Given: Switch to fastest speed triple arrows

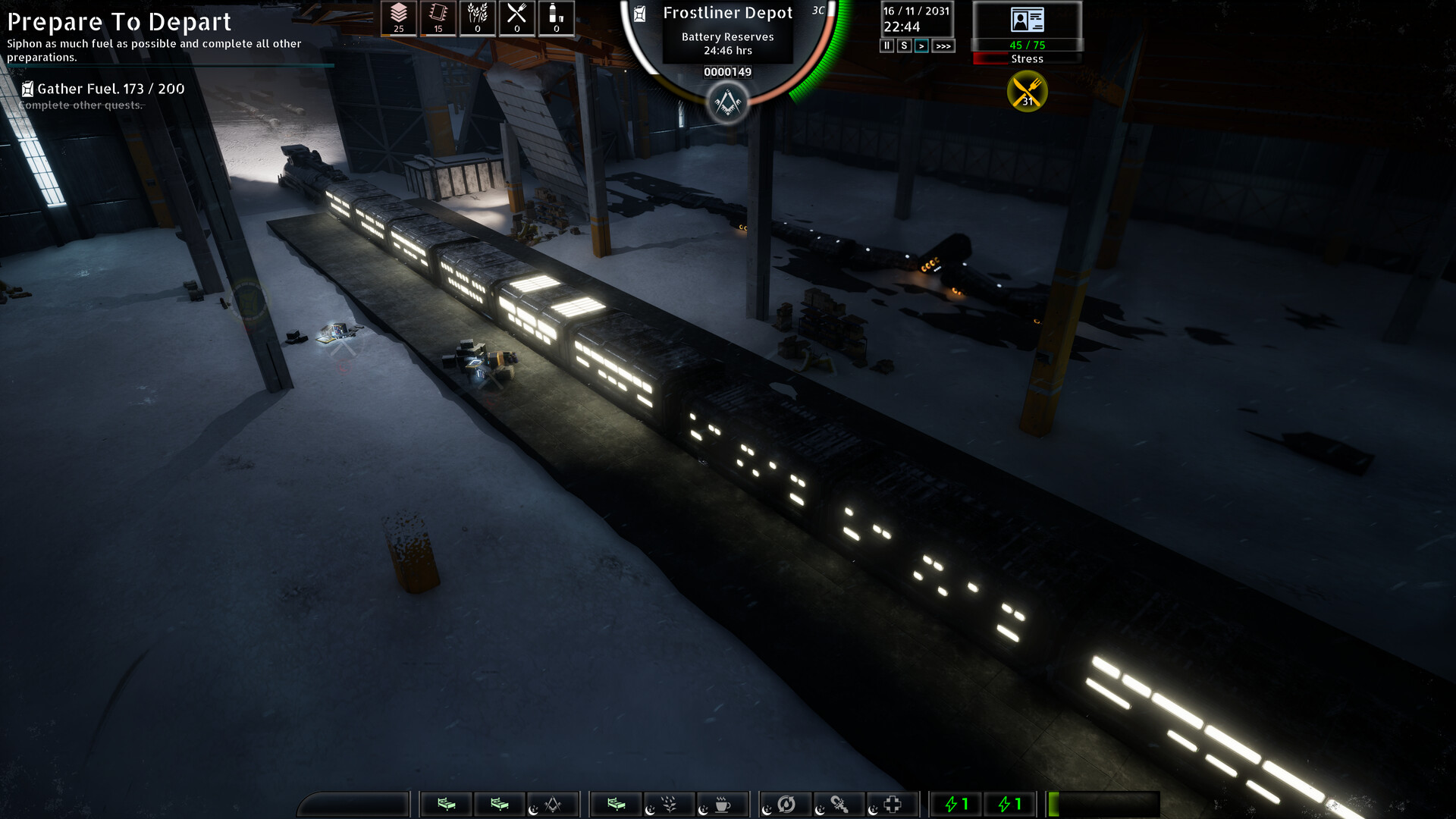Looking at the screenshot, I should coord(943,46).
